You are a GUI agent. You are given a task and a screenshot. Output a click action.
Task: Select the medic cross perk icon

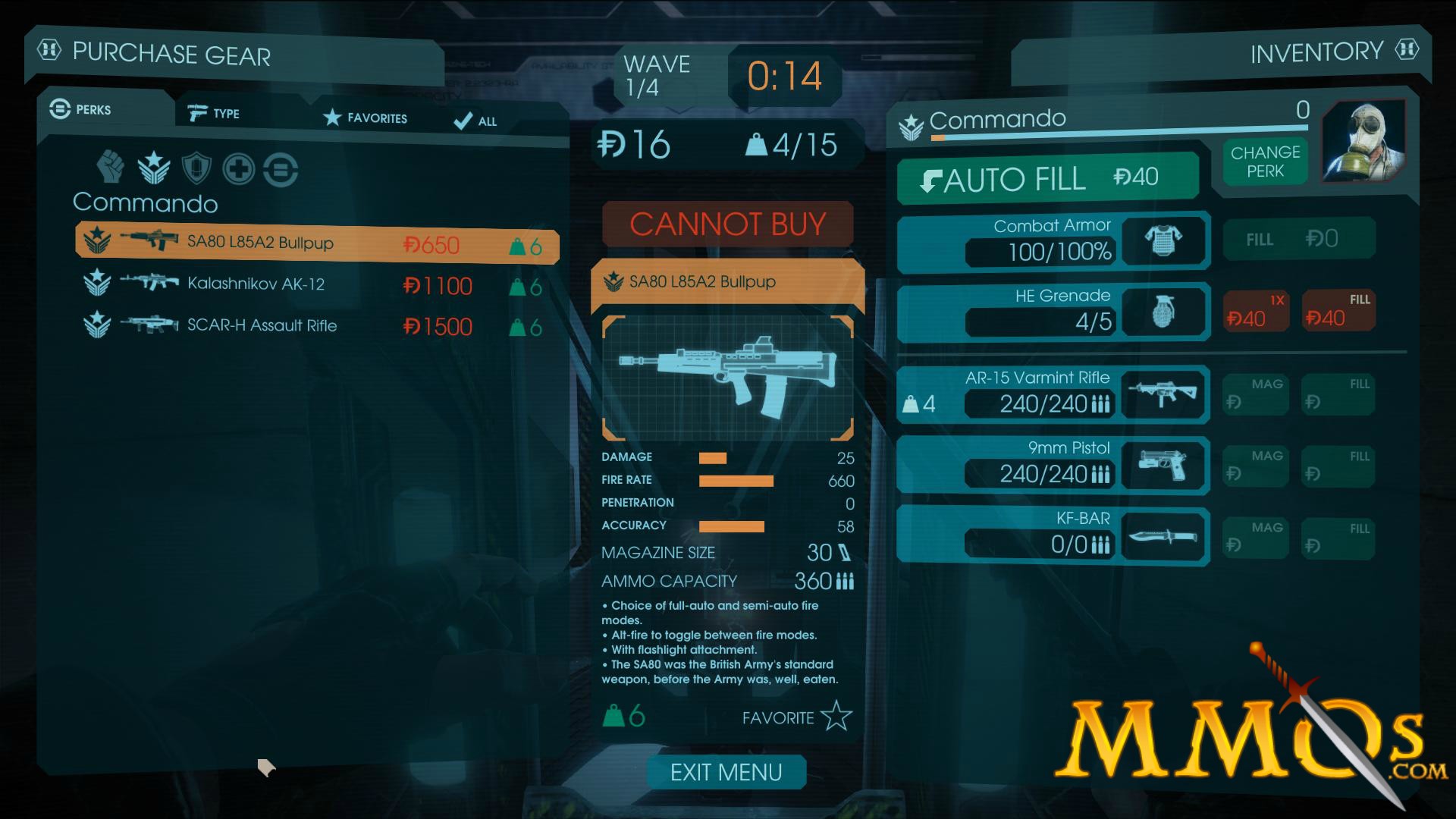(238, 168)
